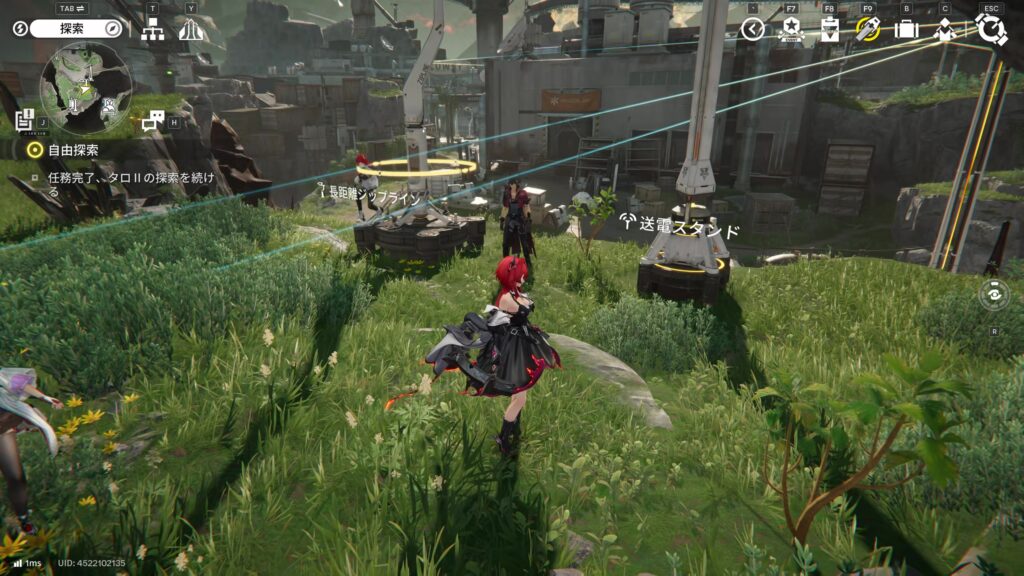1024x576 pixels.
Task: Open the chat speech bubbles icon
Action: (x=152, y=122)
